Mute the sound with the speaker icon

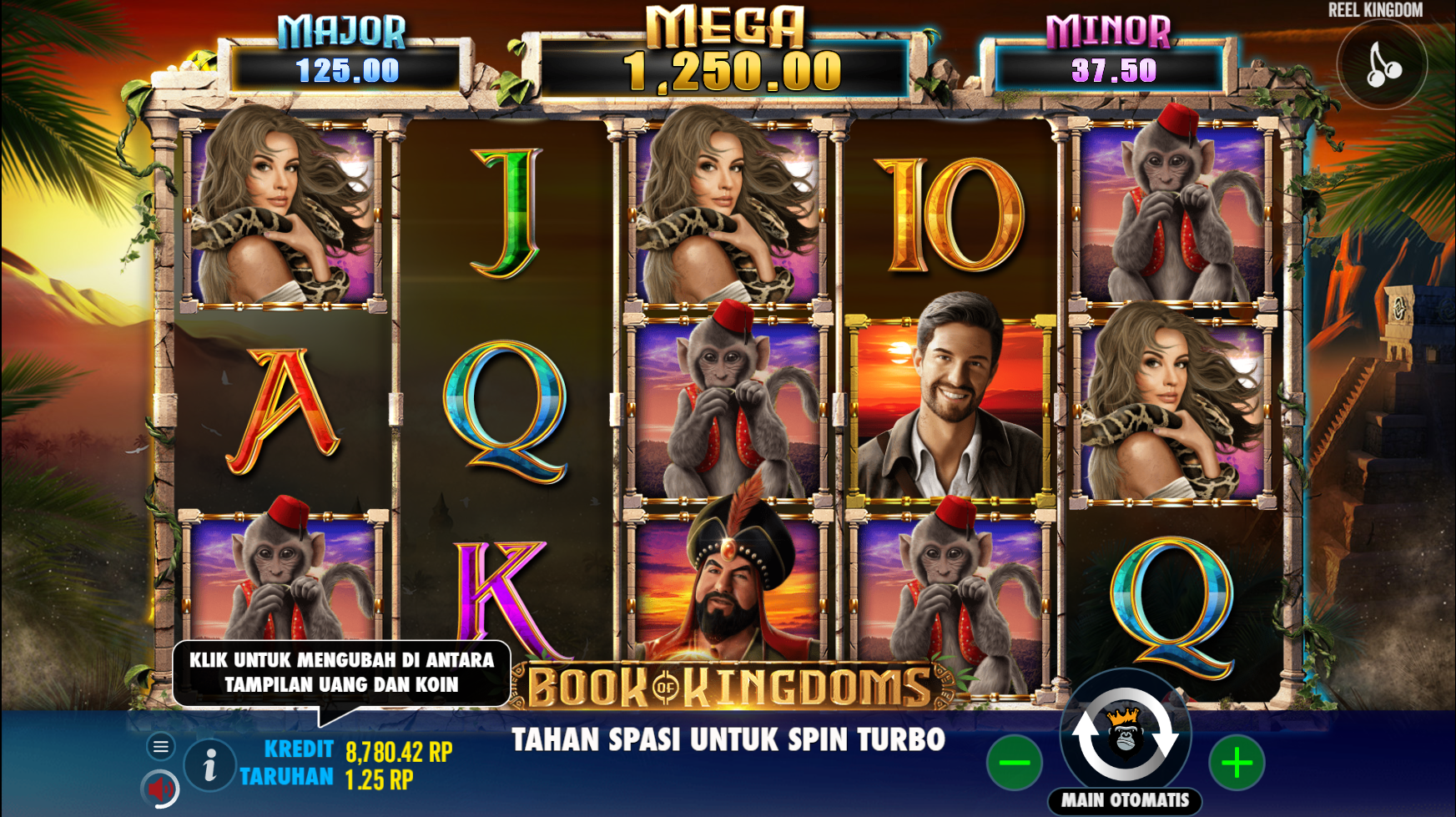(x=161, y=788)
